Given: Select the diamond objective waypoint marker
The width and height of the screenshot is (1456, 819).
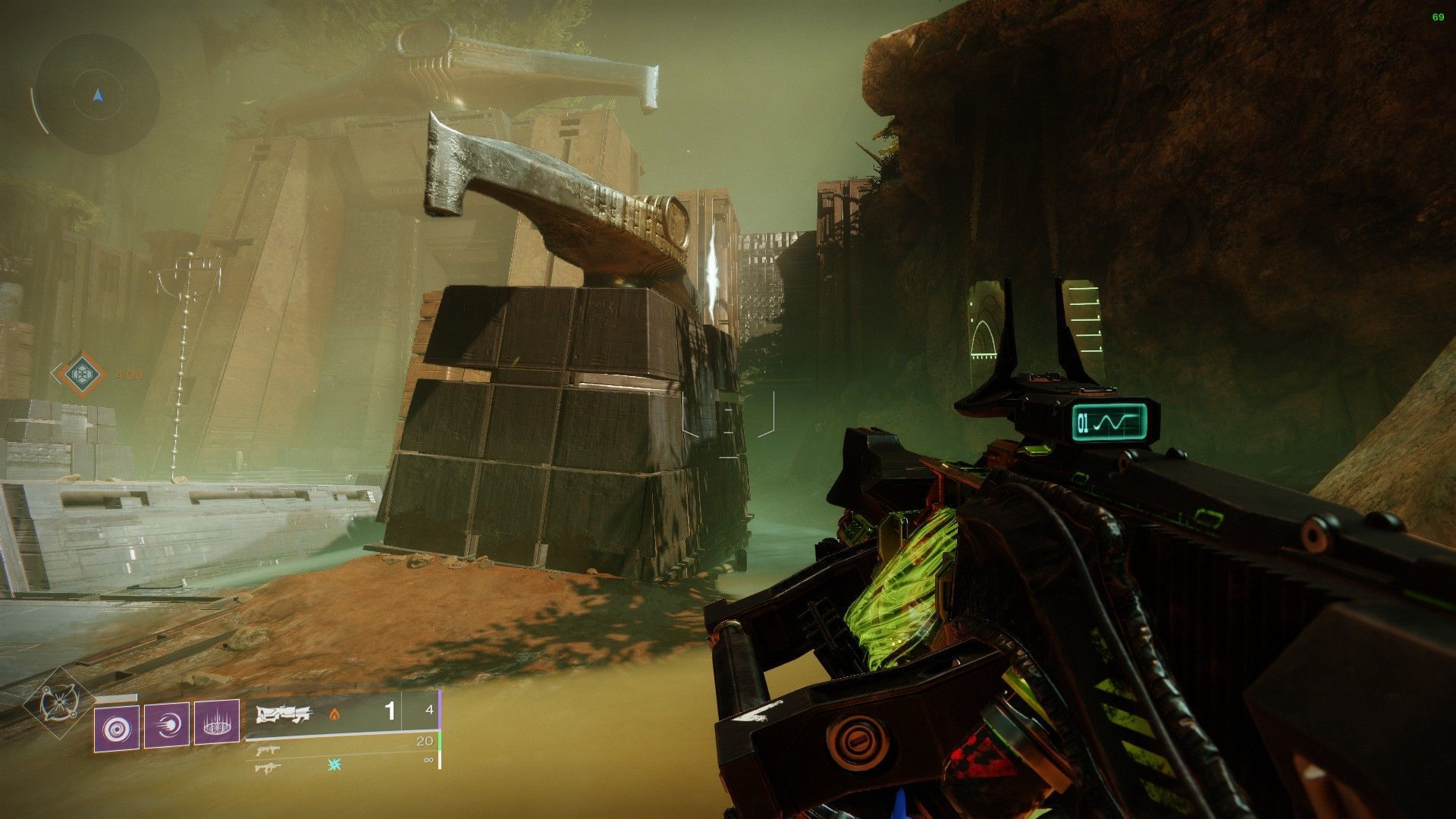Looking at the screenshot, I should (79, 374).
